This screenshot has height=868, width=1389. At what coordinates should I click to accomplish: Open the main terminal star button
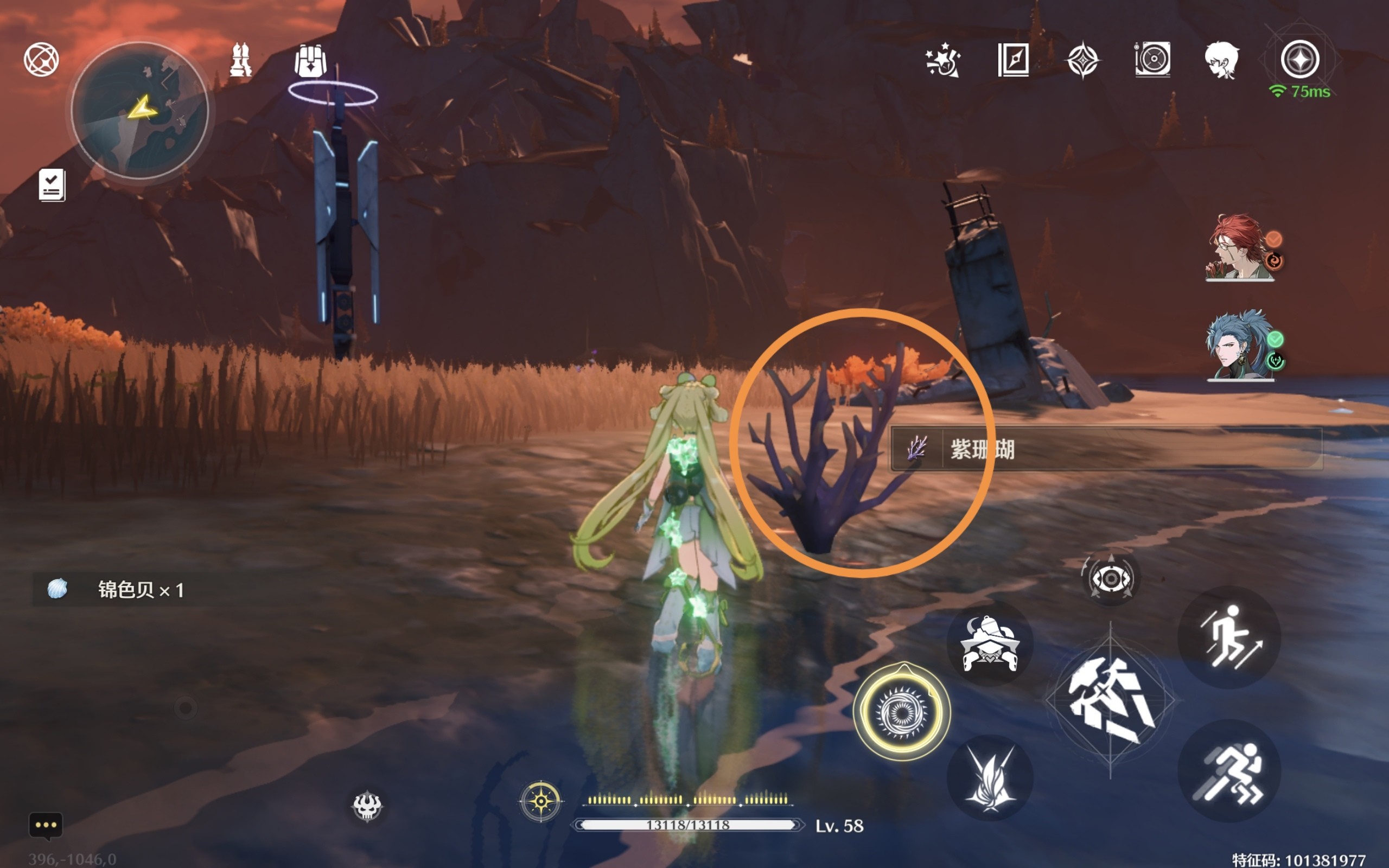point(1299,59)
